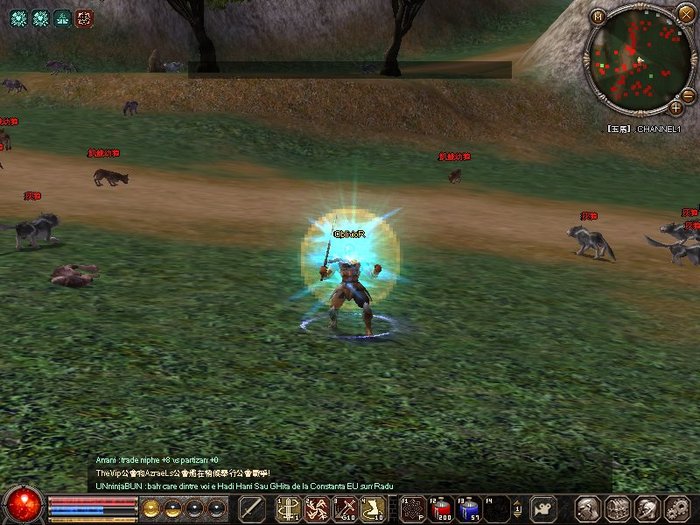
Task: Open the large map with the M button
Action: 598,16
